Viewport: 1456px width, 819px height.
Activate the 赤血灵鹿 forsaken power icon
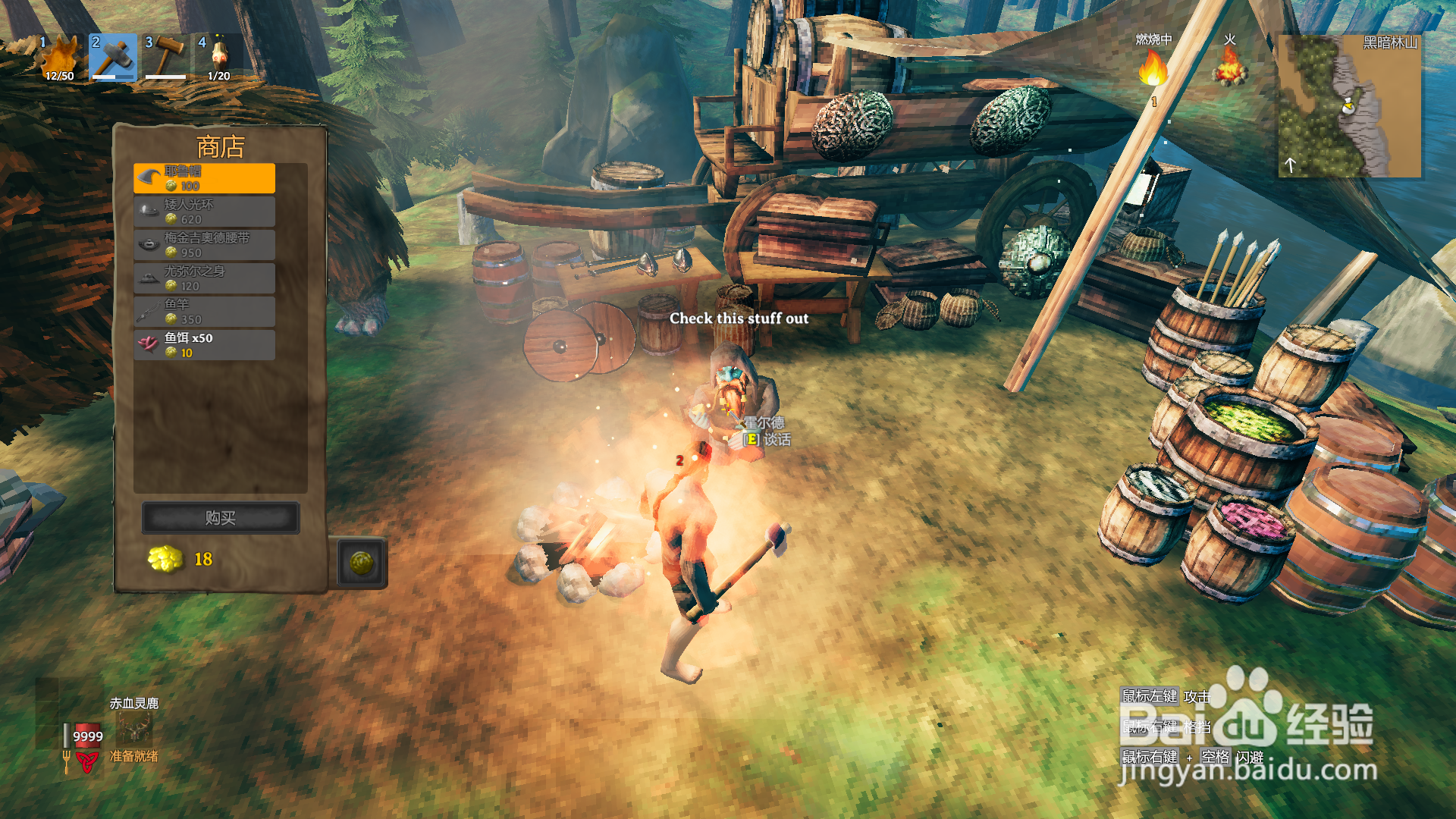[x=134, y=729]
